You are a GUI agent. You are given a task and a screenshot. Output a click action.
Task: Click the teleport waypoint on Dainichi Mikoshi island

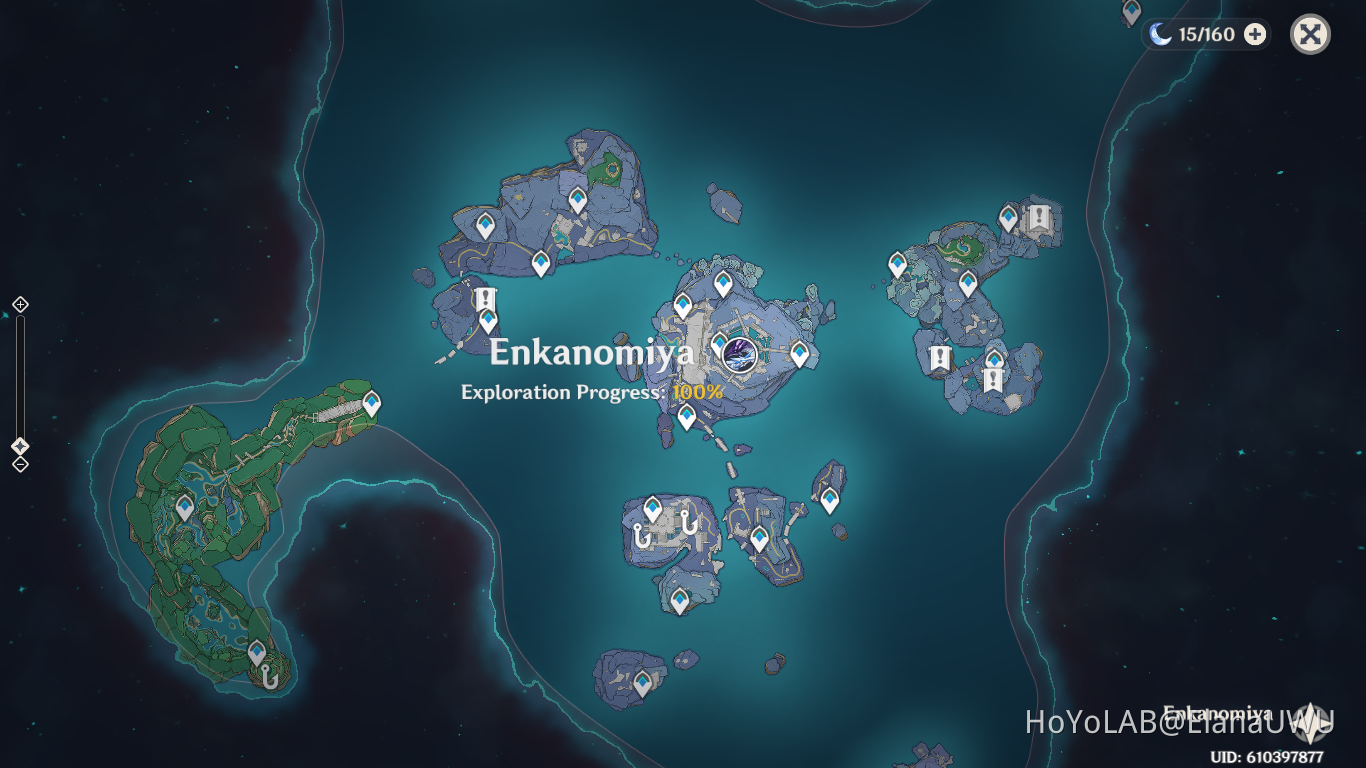[x=723, y=283]
